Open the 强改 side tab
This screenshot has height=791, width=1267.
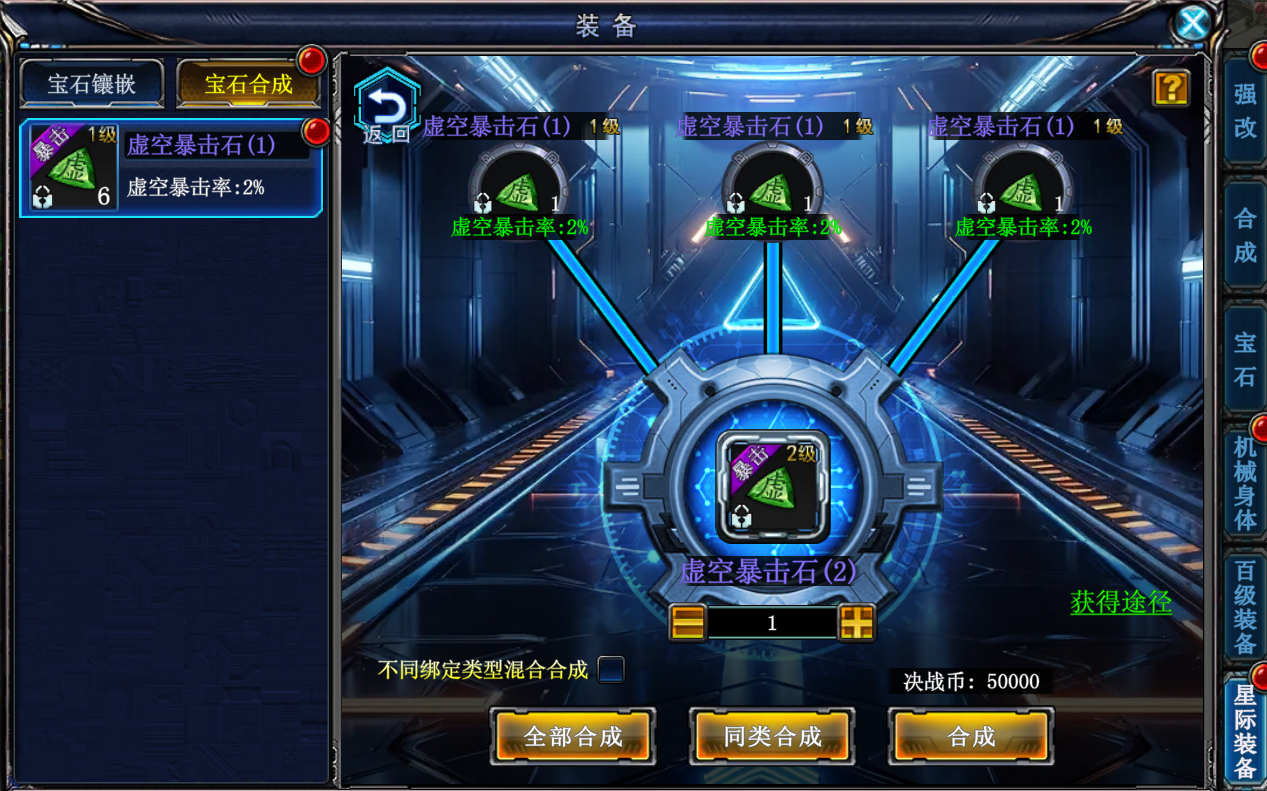[1245, 110]
